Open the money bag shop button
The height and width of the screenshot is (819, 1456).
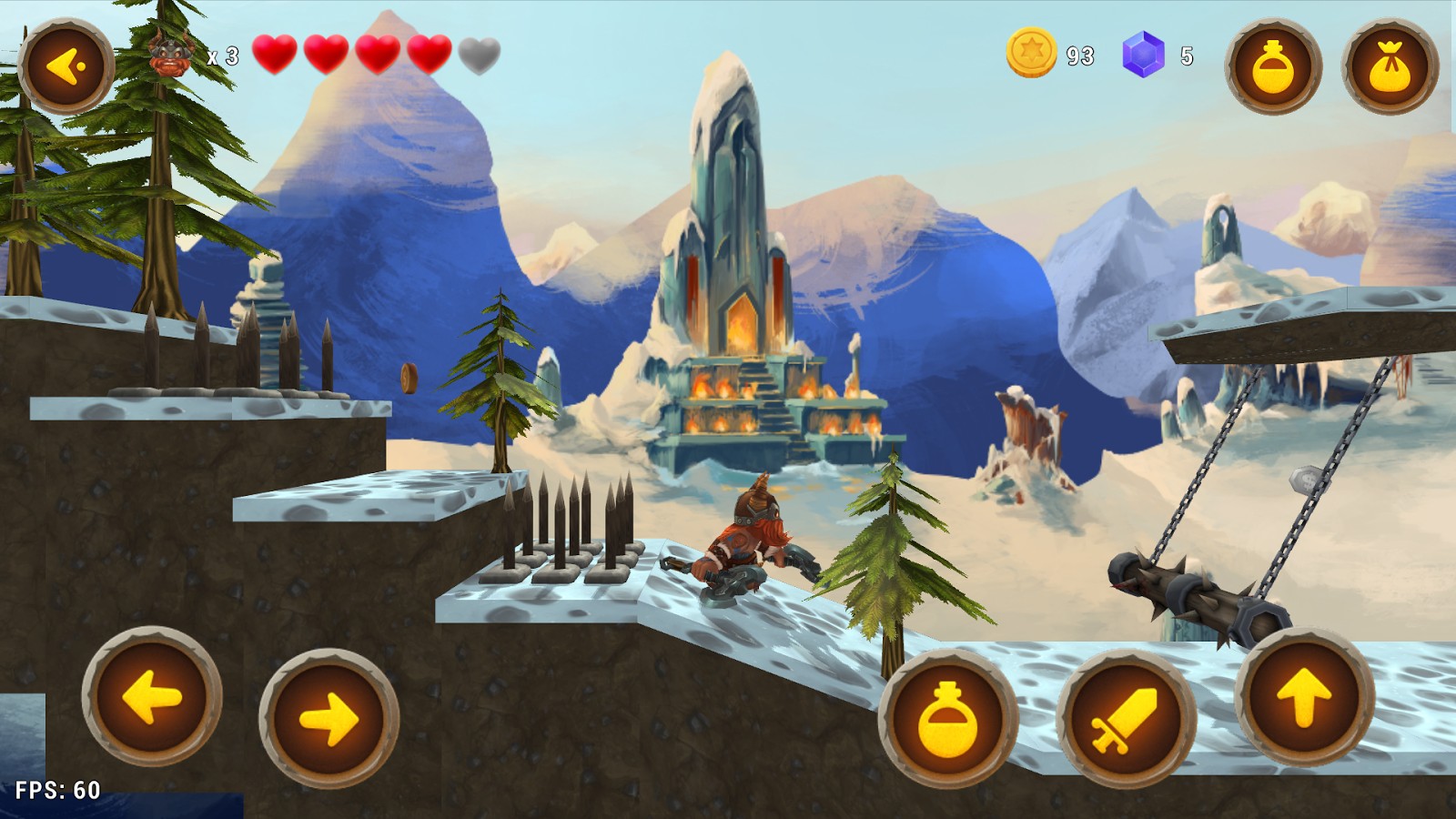coord(1390,66)
